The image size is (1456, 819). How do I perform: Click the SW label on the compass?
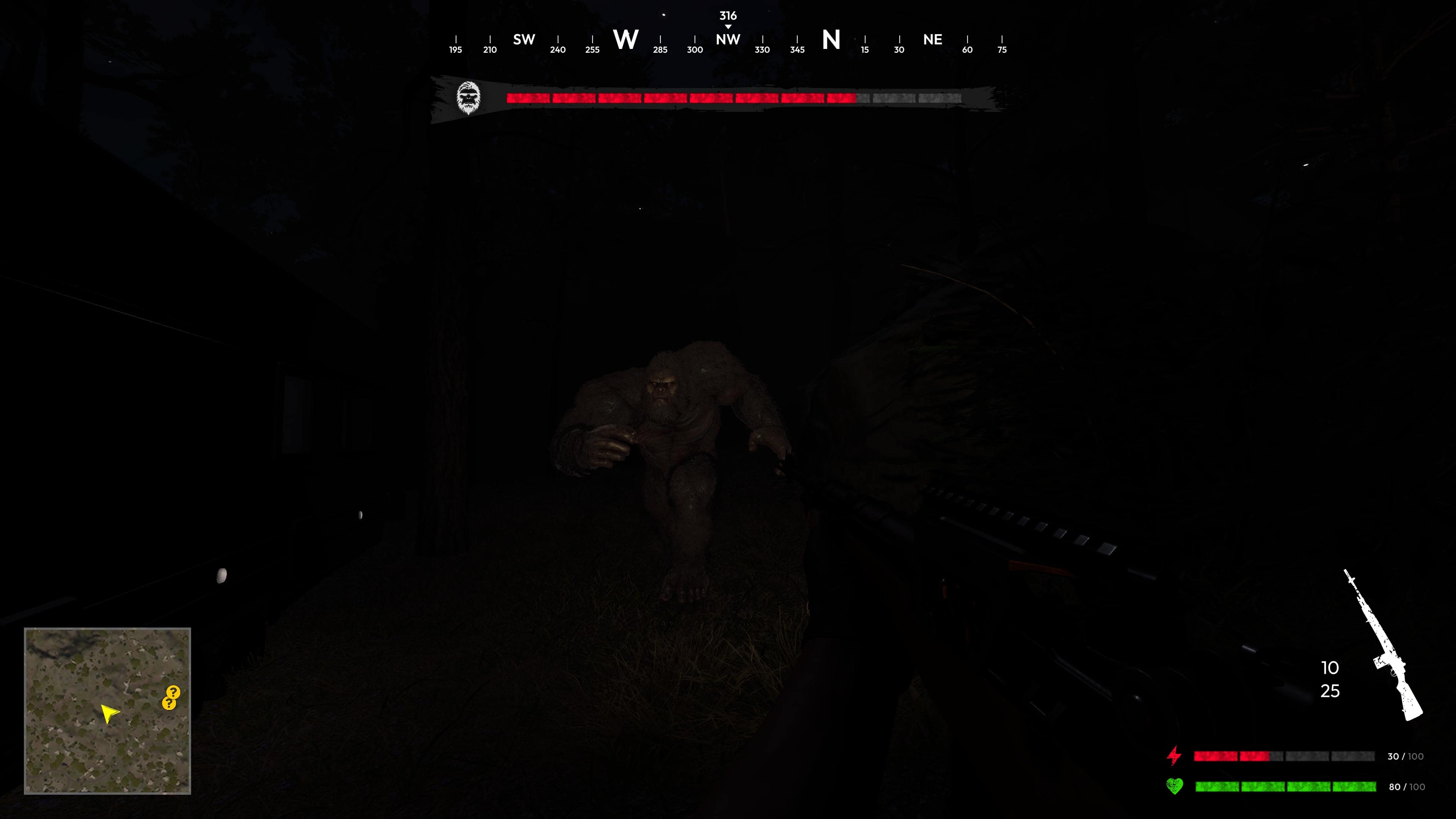[523, 39]
